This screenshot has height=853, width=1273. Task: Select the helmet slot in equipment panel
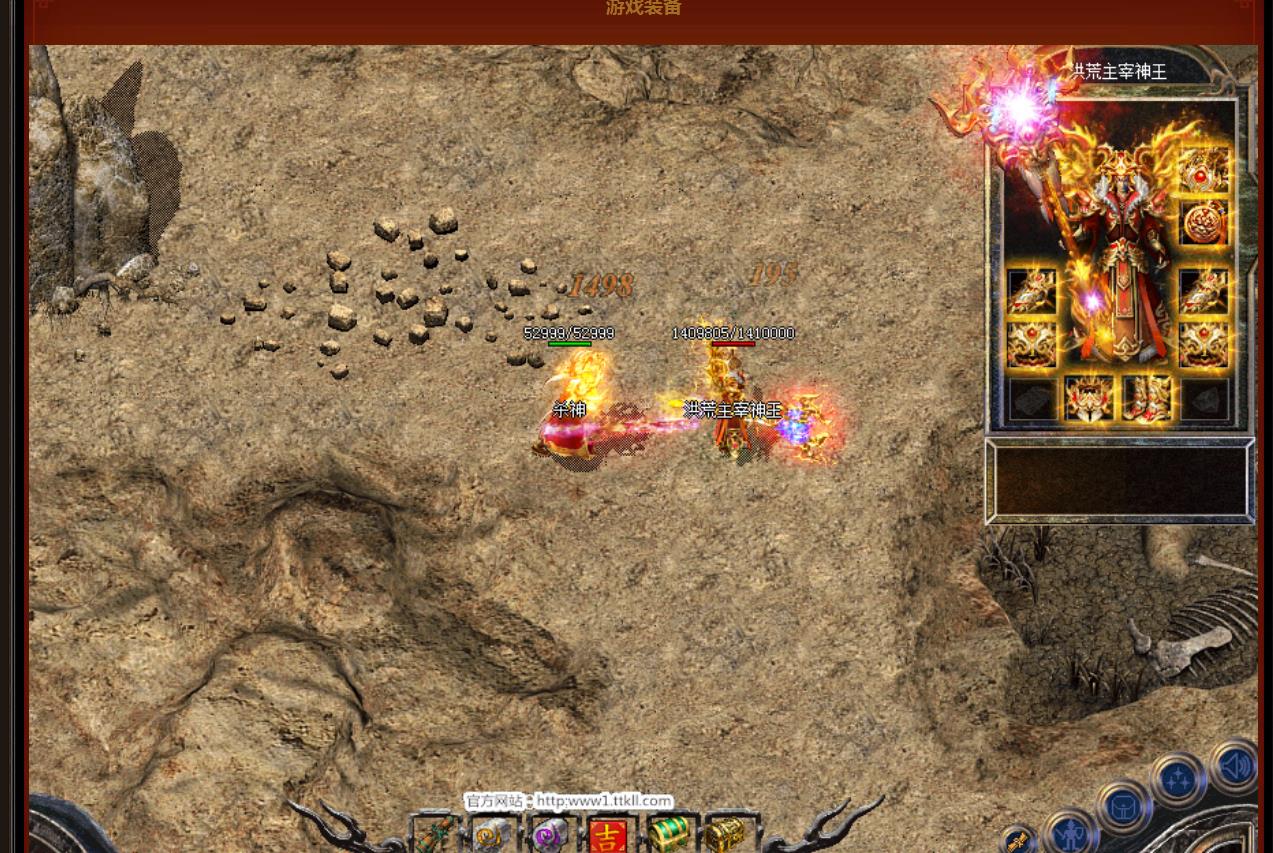1203,171
